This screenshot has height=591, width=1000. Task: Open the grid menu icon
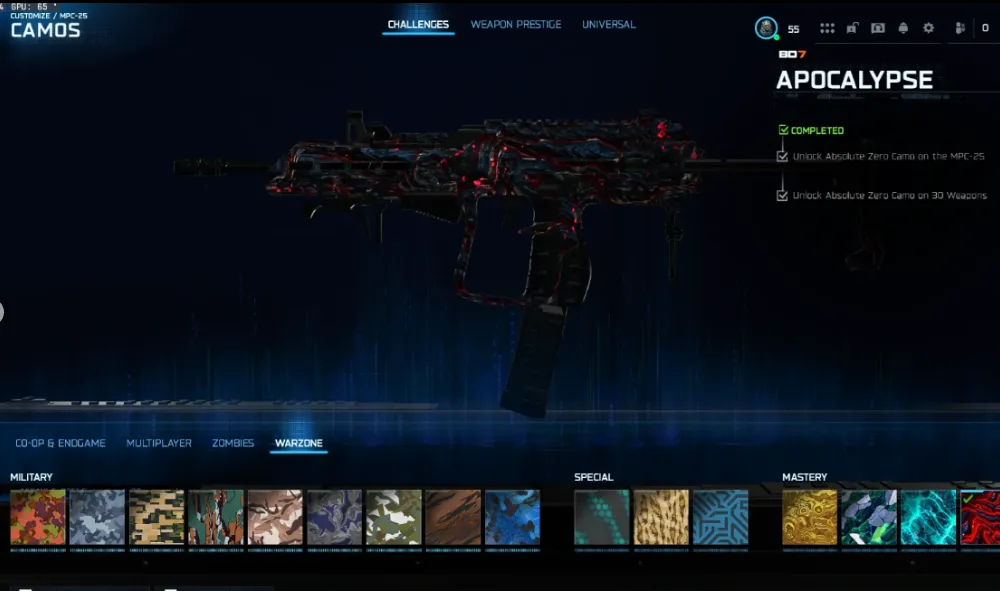827,29
